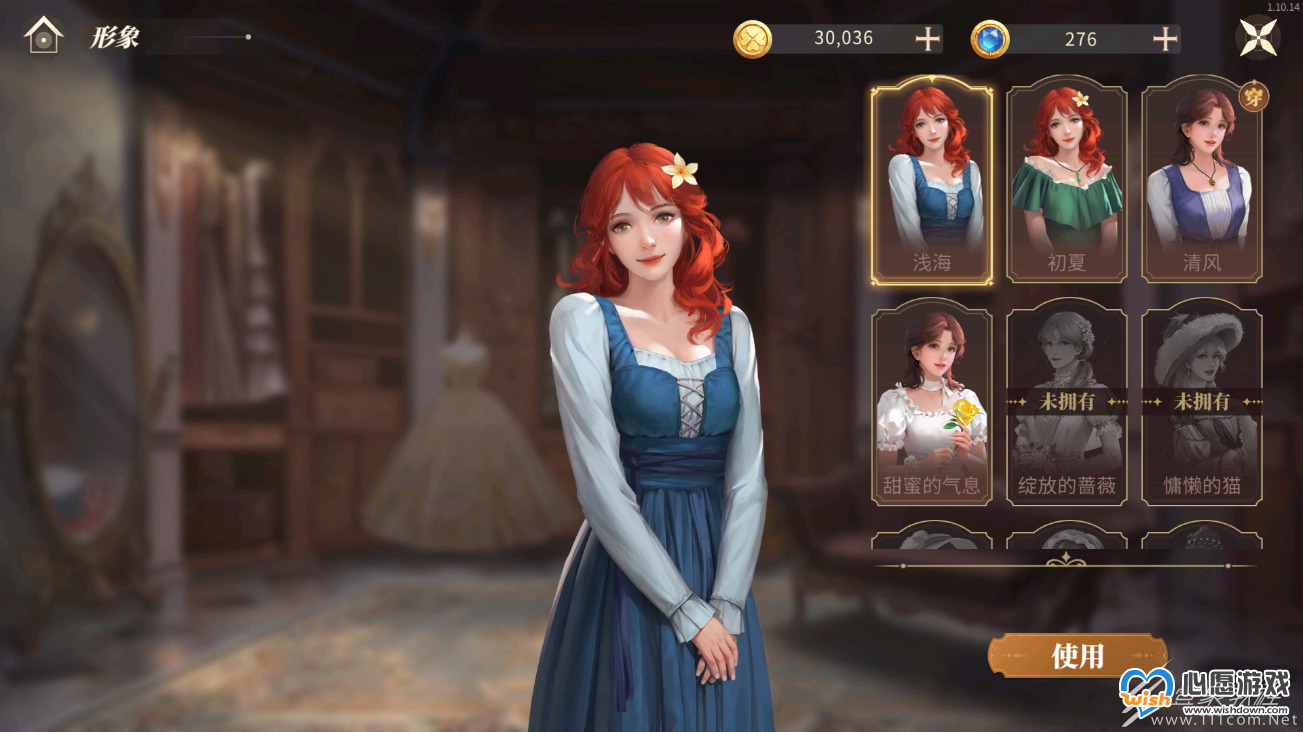Close the outfit screen with the X icon
The image size is (1303, 732).
click(1257, 38)
